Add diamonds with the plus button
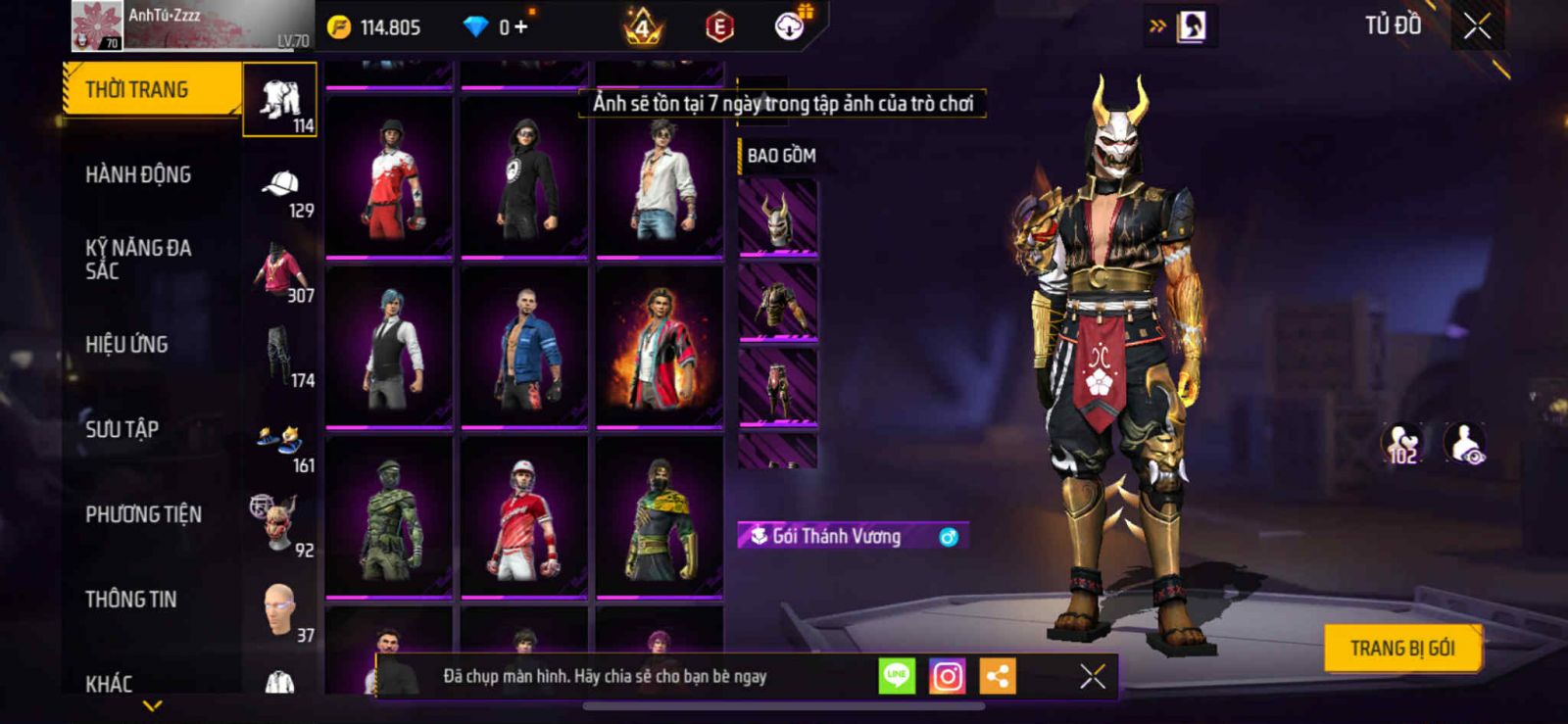Viewport: 1568px width, 724px height. pyautogui.click(x=520, y=27)
